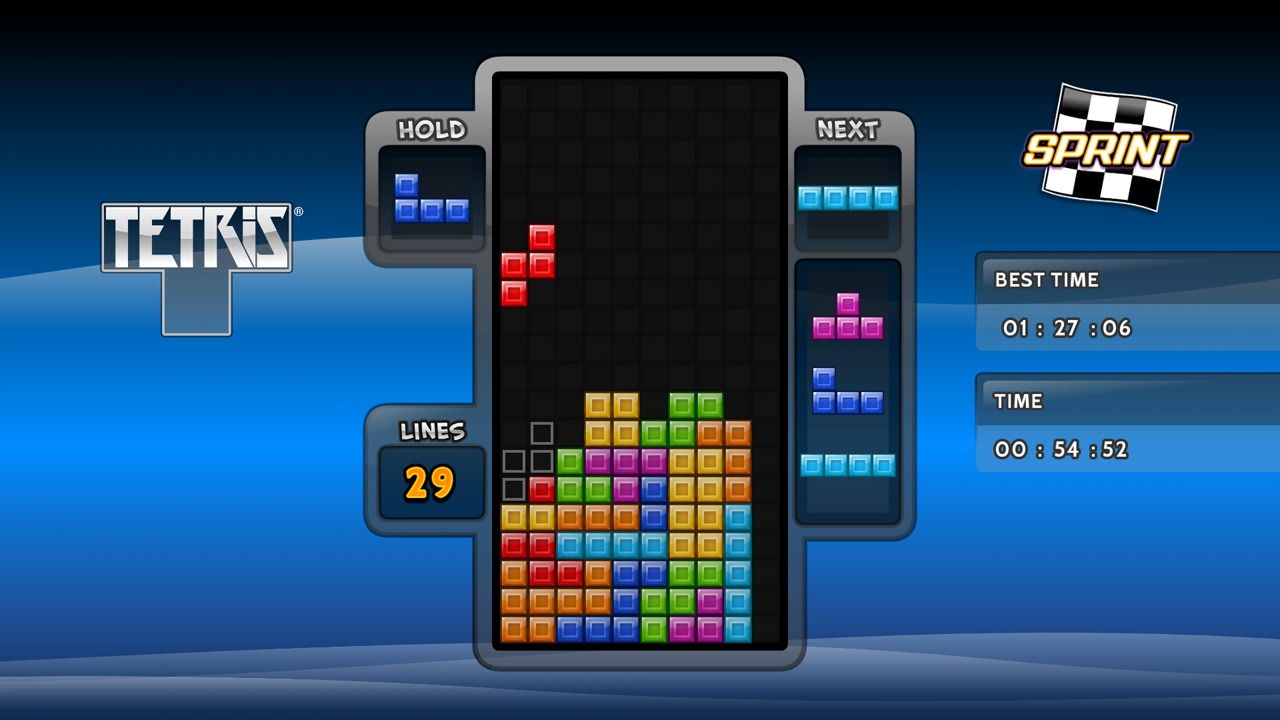Screen dimensions: 1280x720
Task: Click the Sprint checkered flag badge
Action: pyautogui.click(x=1105, y=147)
